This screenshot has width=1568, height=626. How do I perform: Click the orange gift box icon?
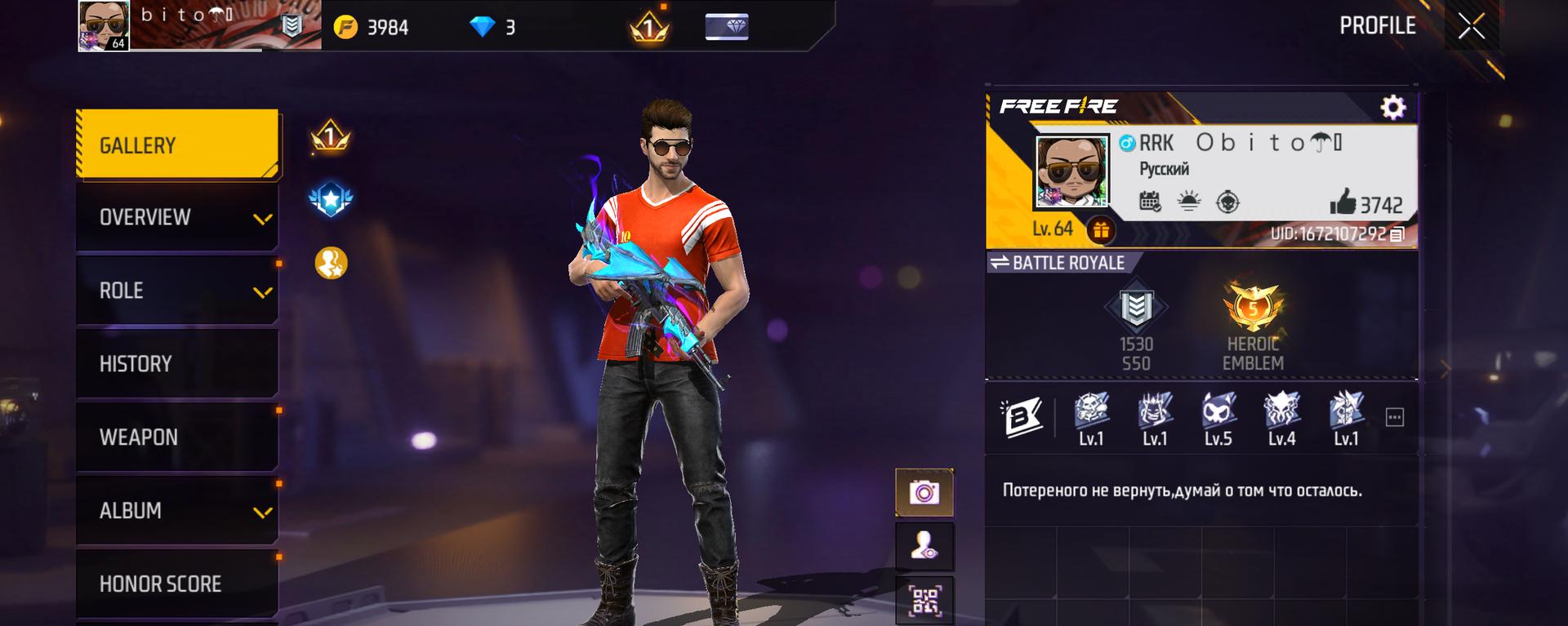1101,230
